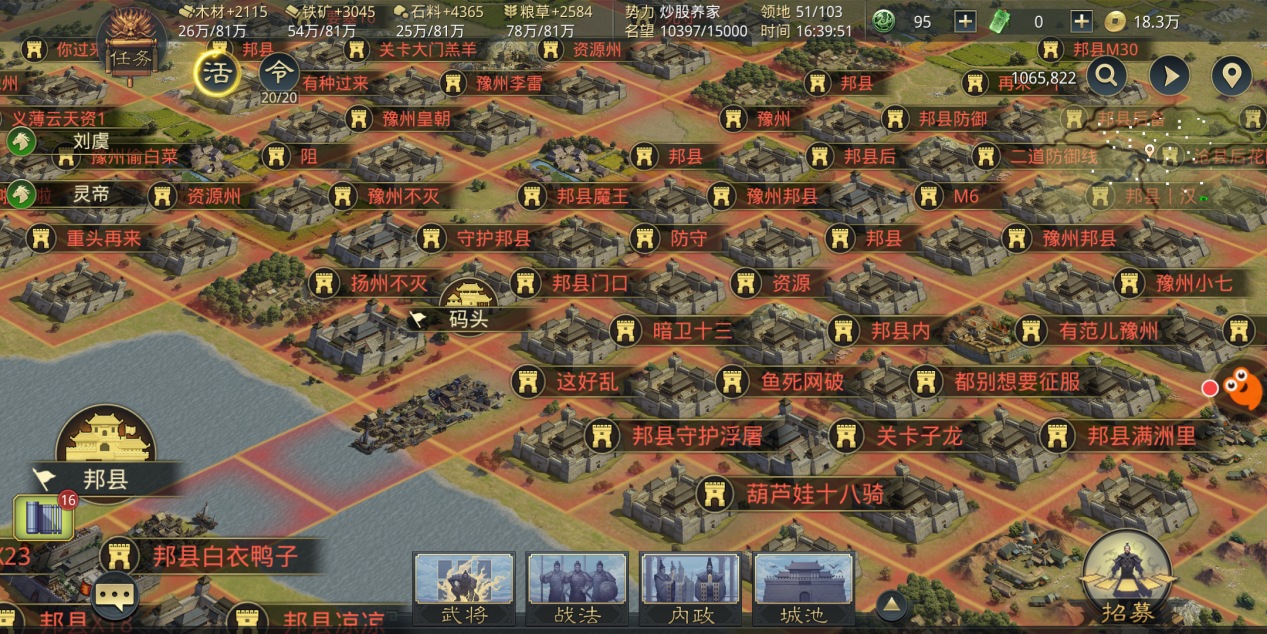Open the 内政 internal affairs menu

point(691,590)
